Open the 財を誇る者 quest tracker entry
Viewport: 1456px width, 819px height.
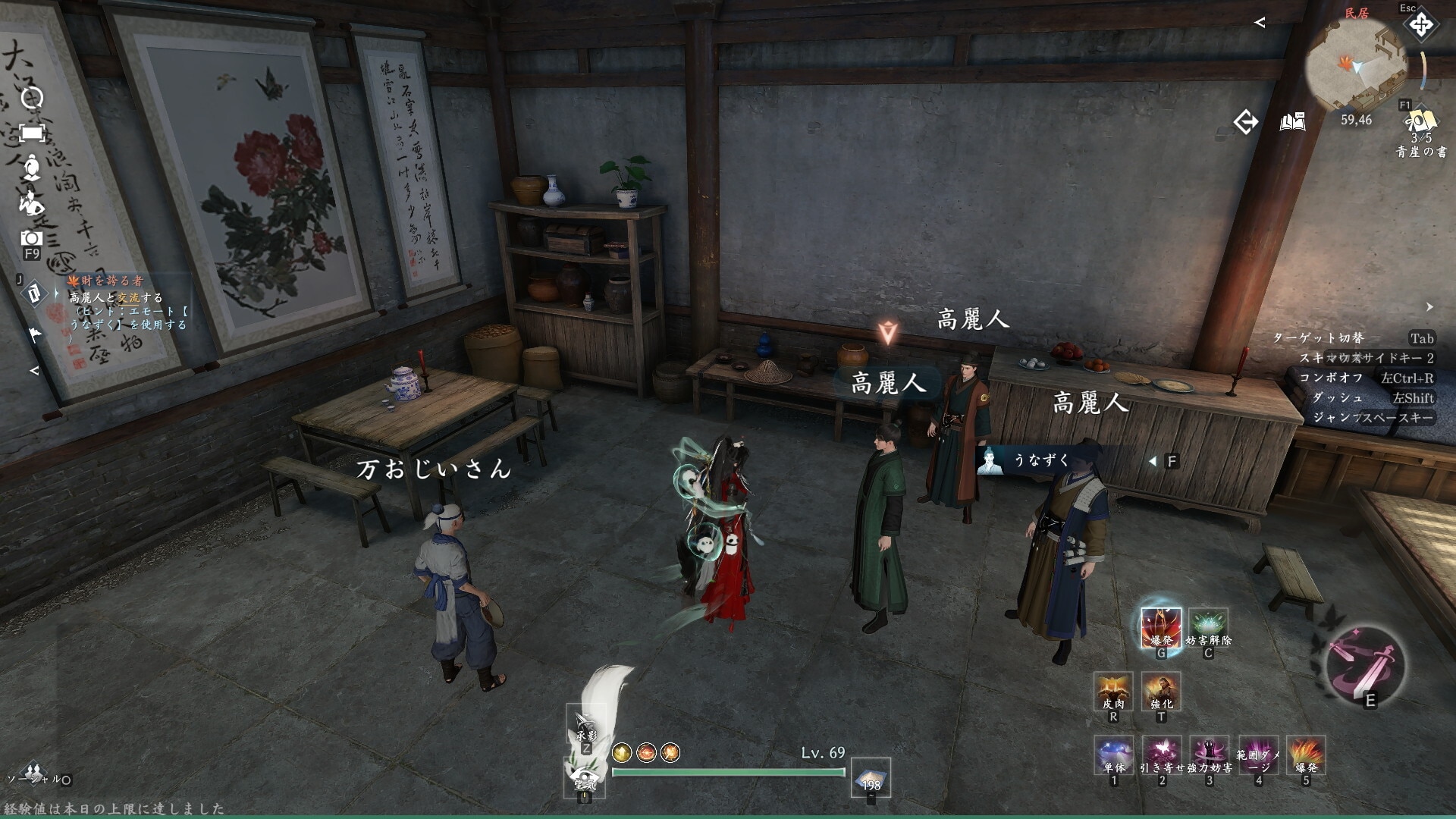pyautogui.click(x=112, y=281)
